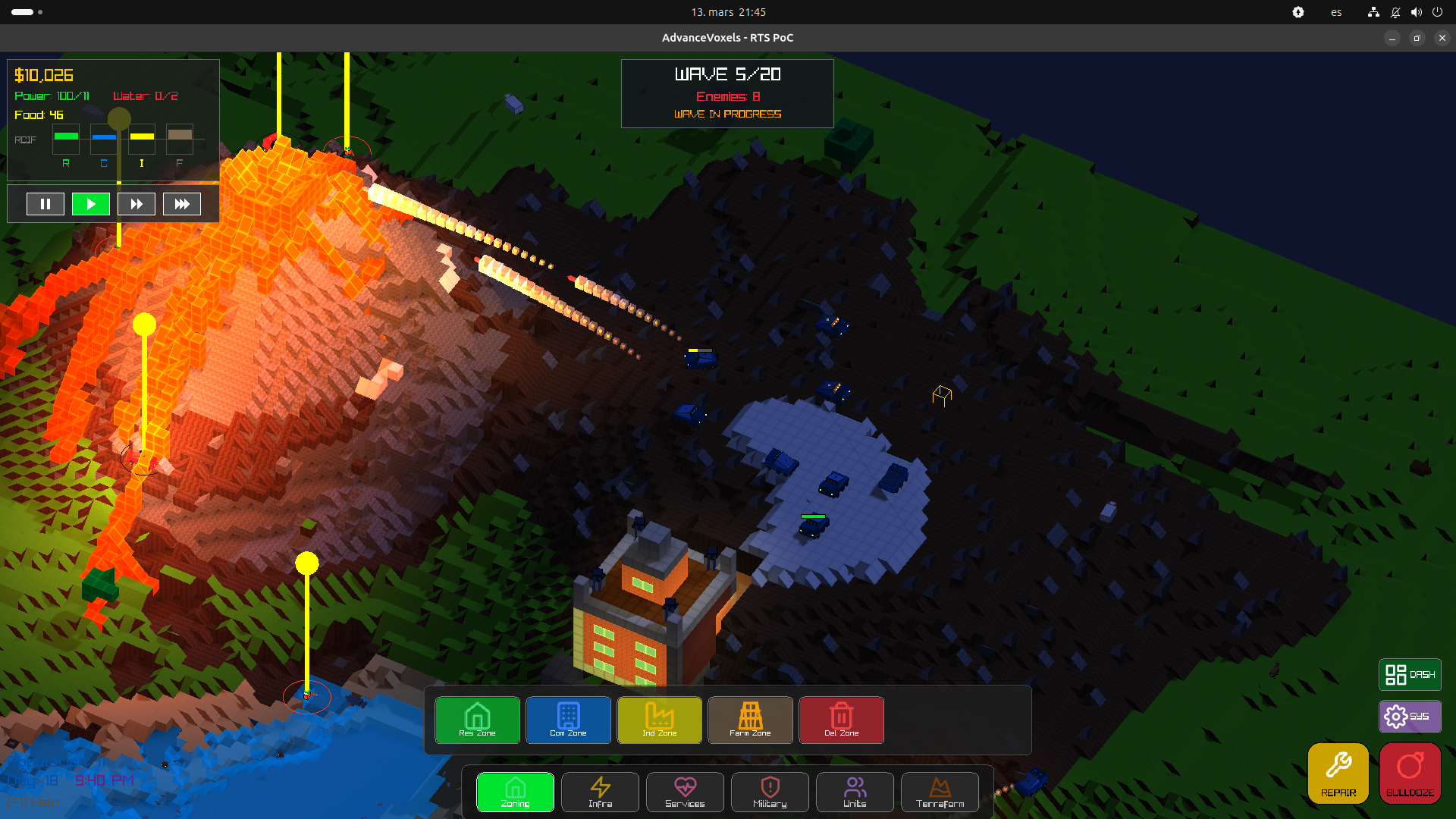This screenshot has width=1456, height=819.
Task: Switch to the Units category
Action: [855, 792]
